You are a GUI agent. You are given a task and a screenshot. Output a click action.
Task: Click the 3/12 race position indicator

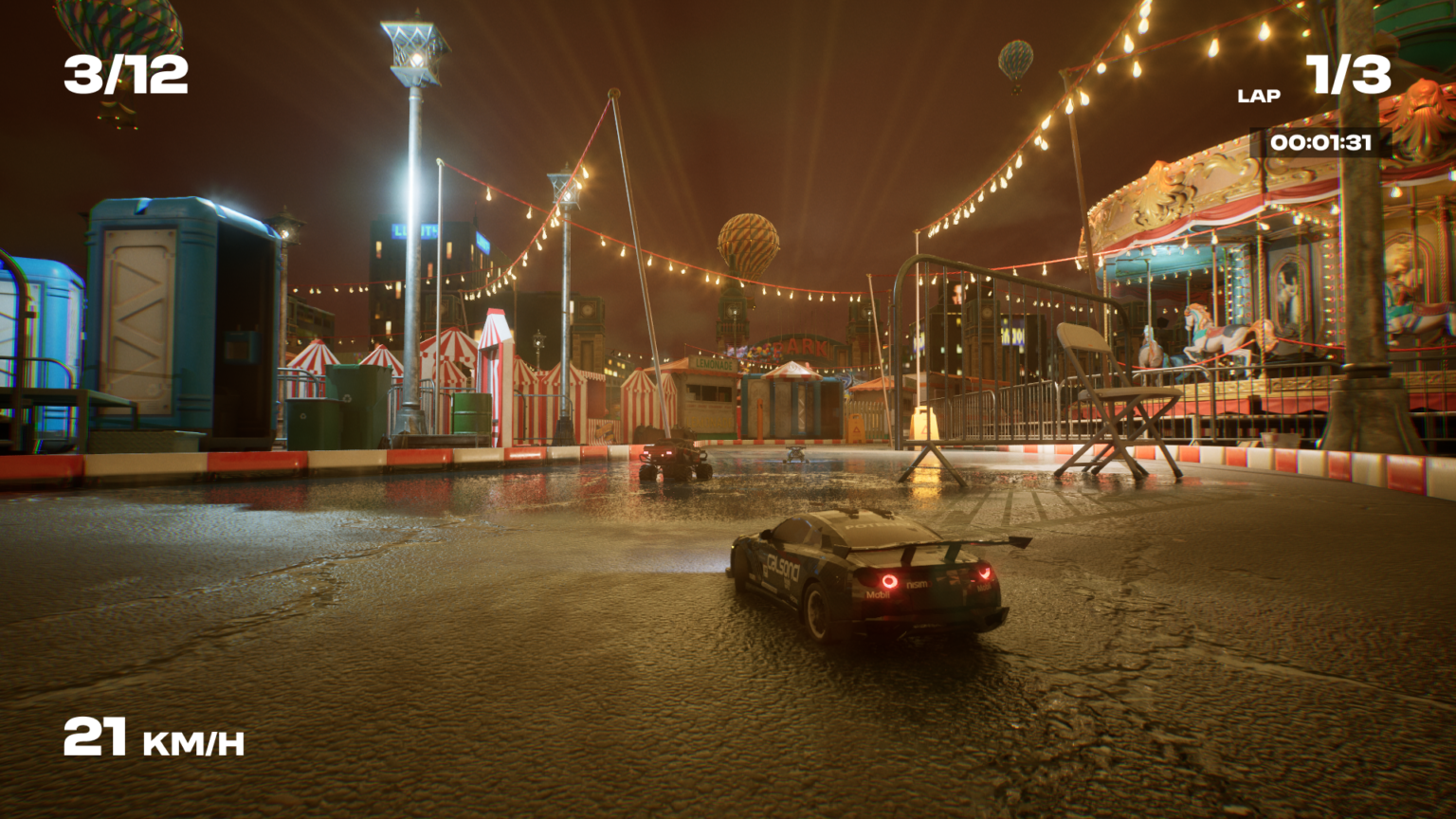click(x=124, y=76)
